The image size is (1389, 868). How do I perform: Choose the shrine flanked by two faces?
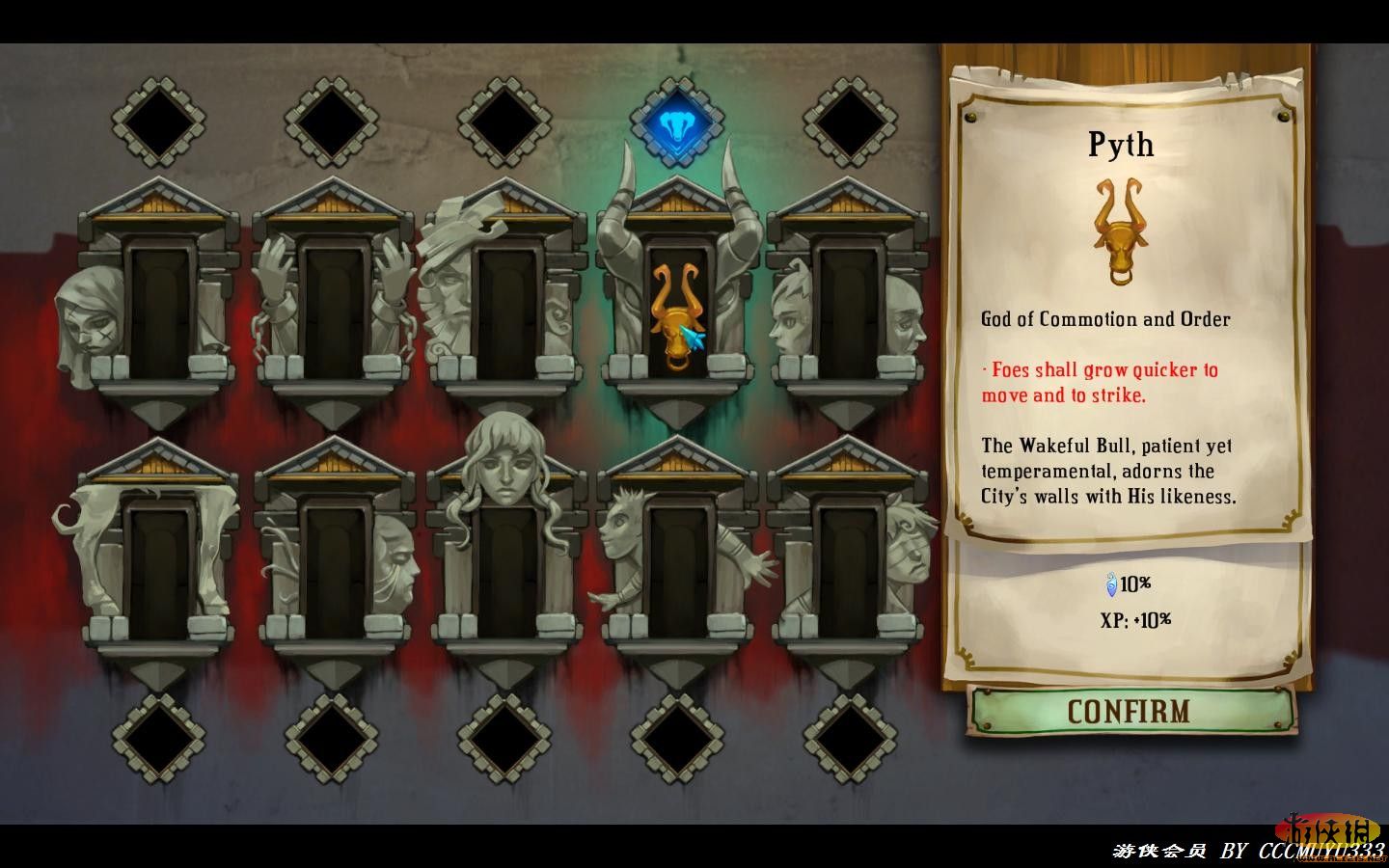(848, 309)
